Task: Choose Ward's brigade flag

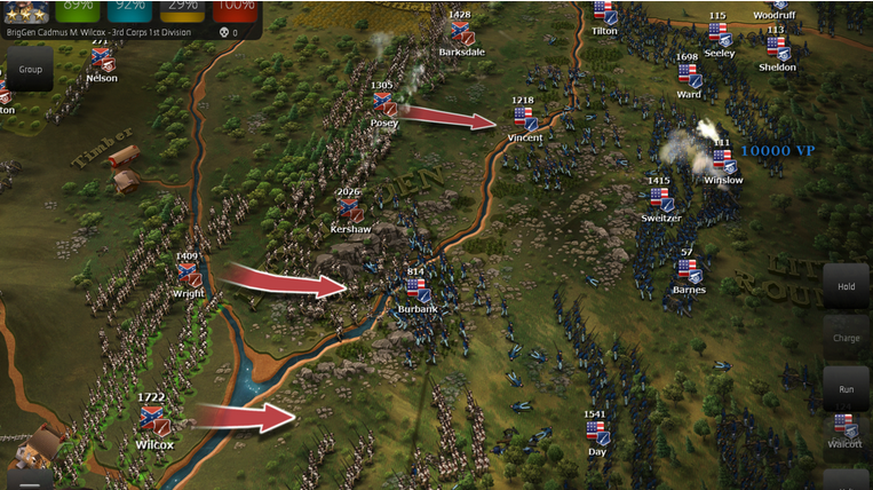Action: 688,76
